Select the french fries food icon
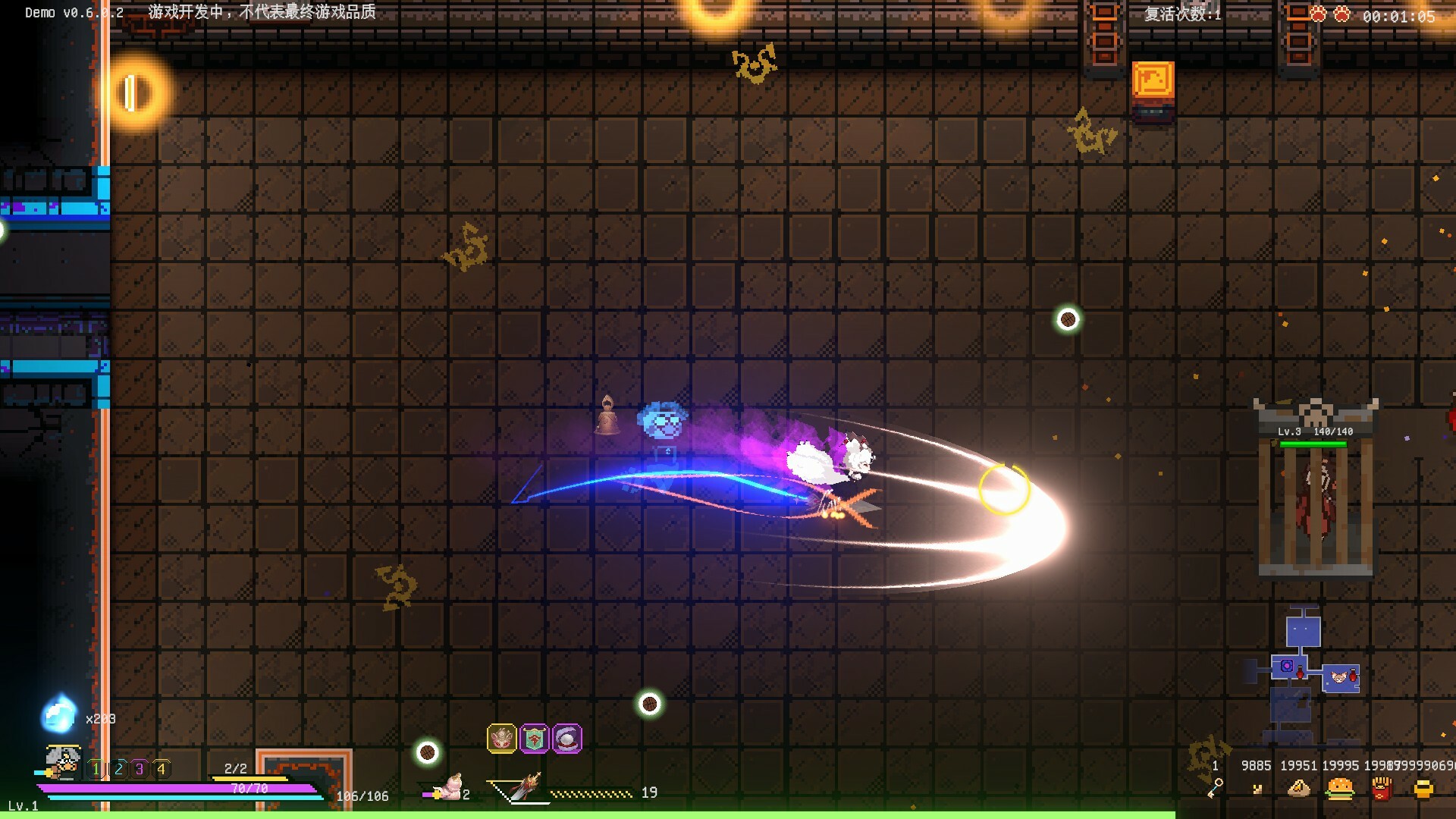The width and height of the screenshot is (1456, 819). point(1382,789)
